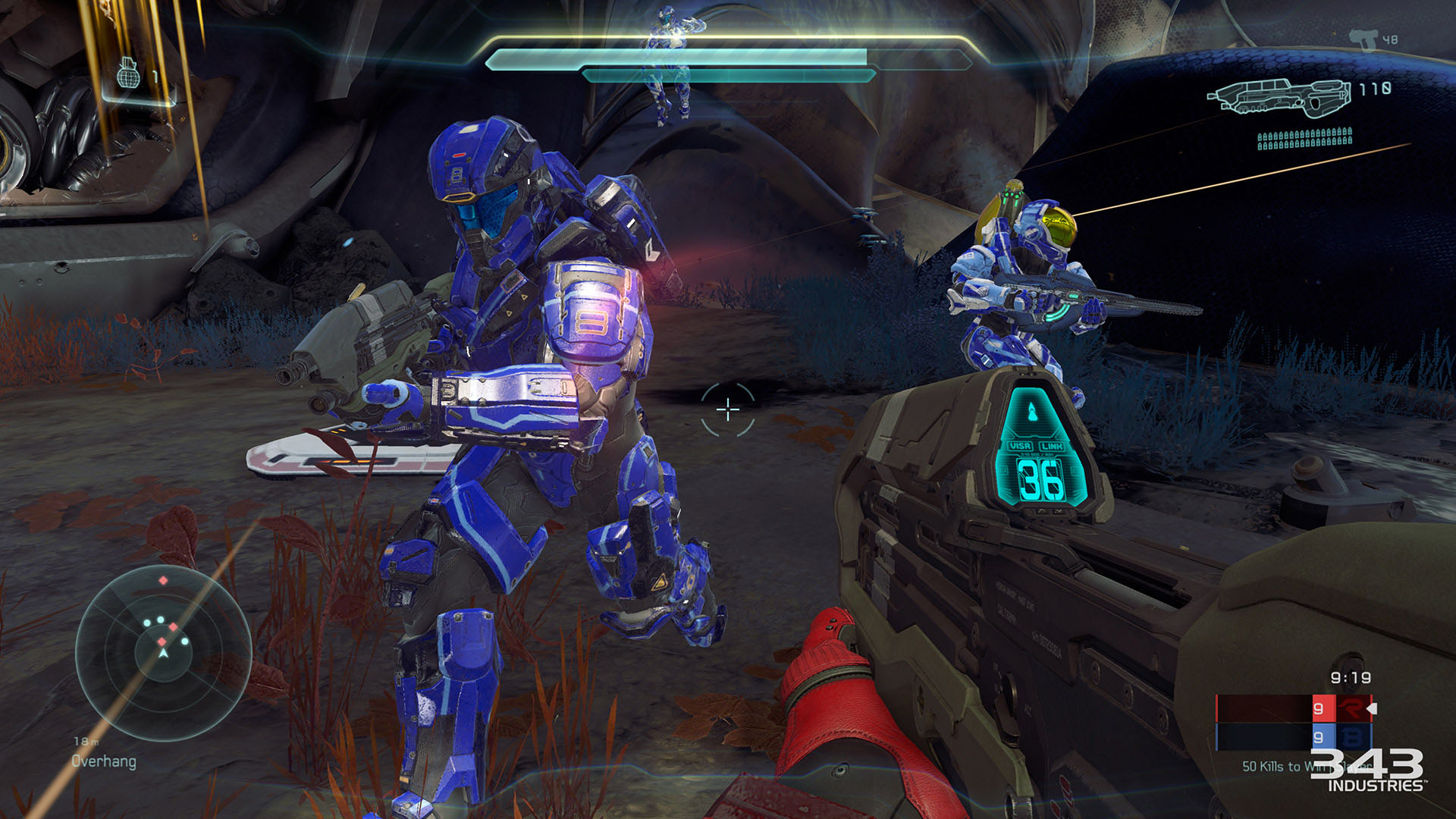Click the red team score emblem
This screenshot has width=1456, height=819.
coord(1351,708)
